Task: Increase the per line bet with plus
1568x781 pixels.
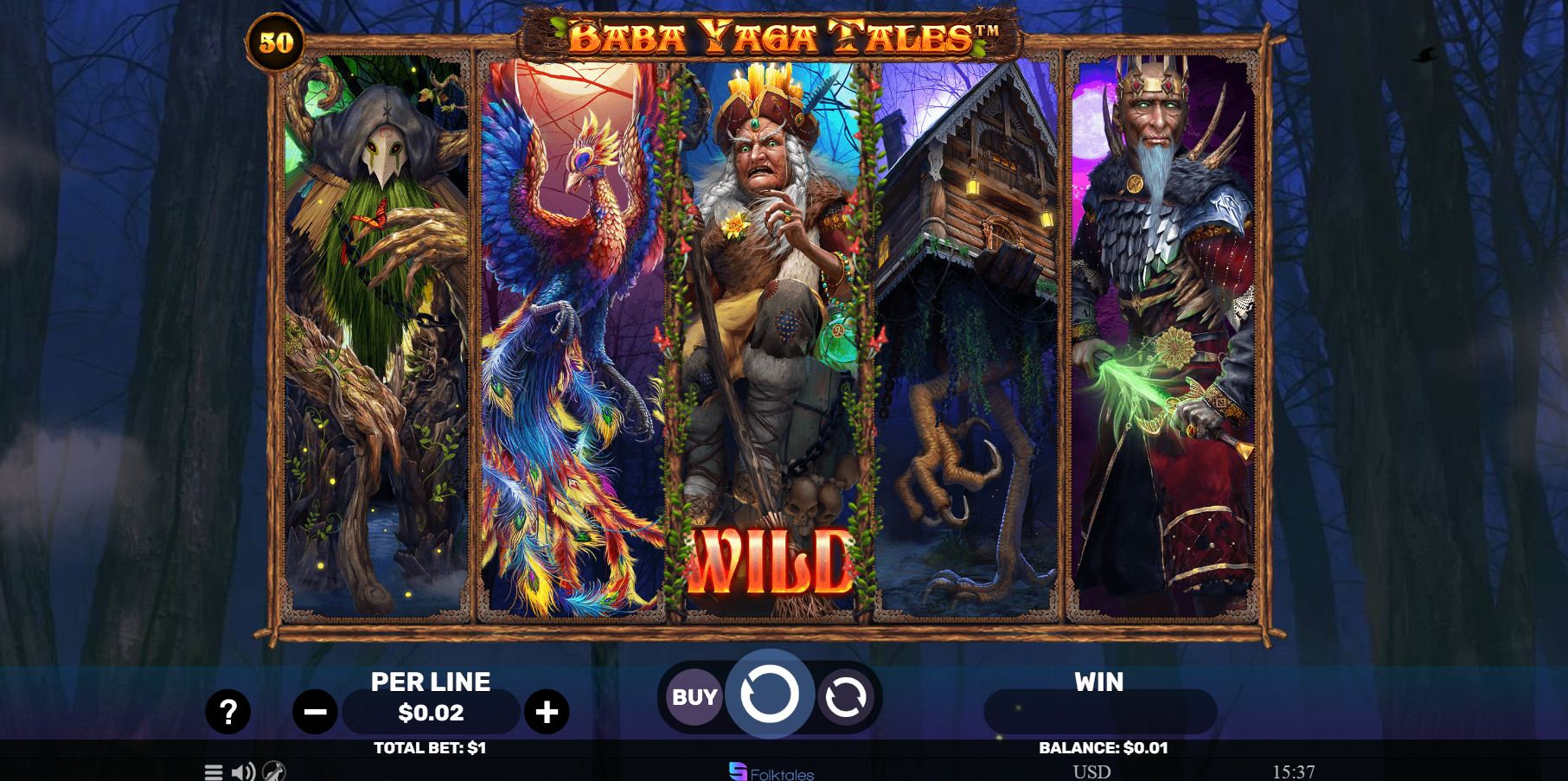Action: point(547,712)
